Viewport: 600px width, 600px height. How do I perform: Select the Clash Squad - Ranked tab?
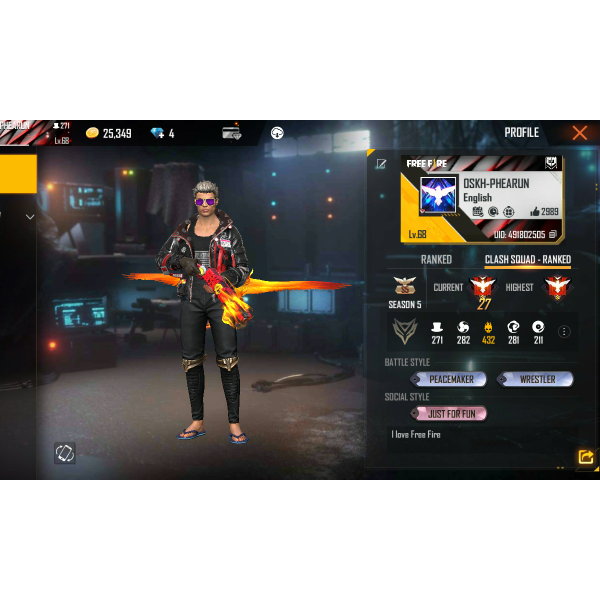coord(527,260)
